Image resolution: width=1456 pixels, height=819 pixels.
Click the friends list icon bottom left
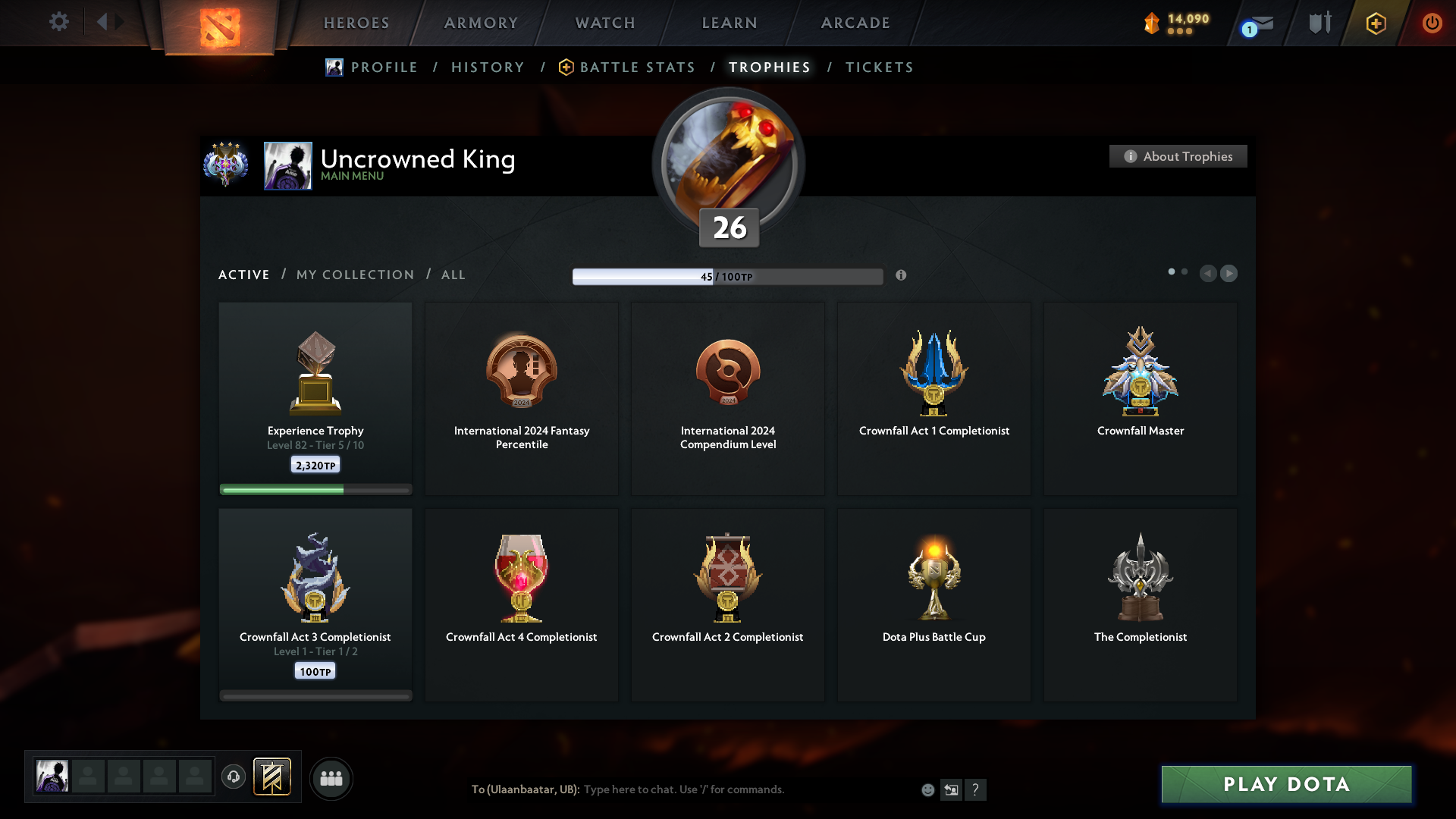tap(331, 778)
